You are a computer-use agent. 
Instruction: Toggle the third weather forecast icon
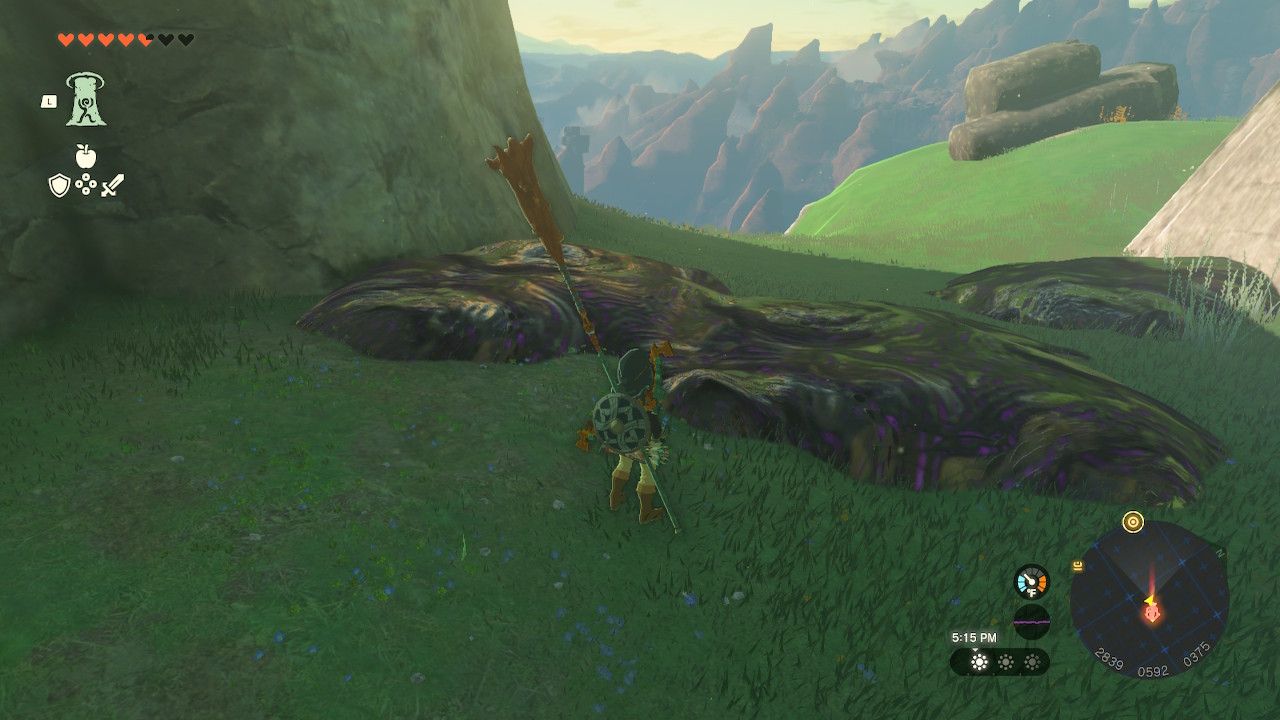1033,661
